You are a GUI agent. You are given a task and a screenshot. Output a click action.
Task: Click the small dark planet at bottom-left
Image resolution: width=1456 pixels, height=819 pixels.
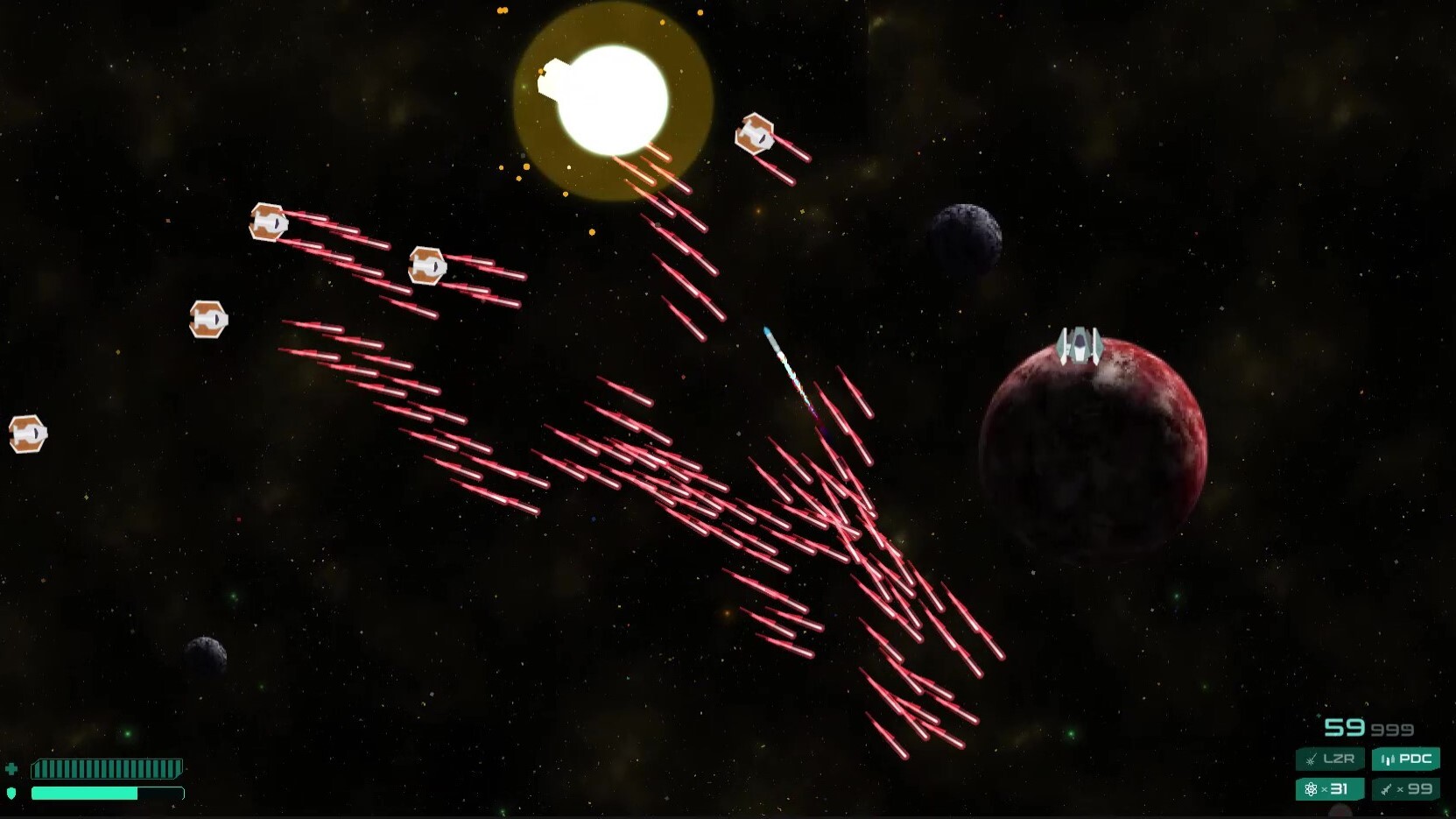tap(203, 655)
